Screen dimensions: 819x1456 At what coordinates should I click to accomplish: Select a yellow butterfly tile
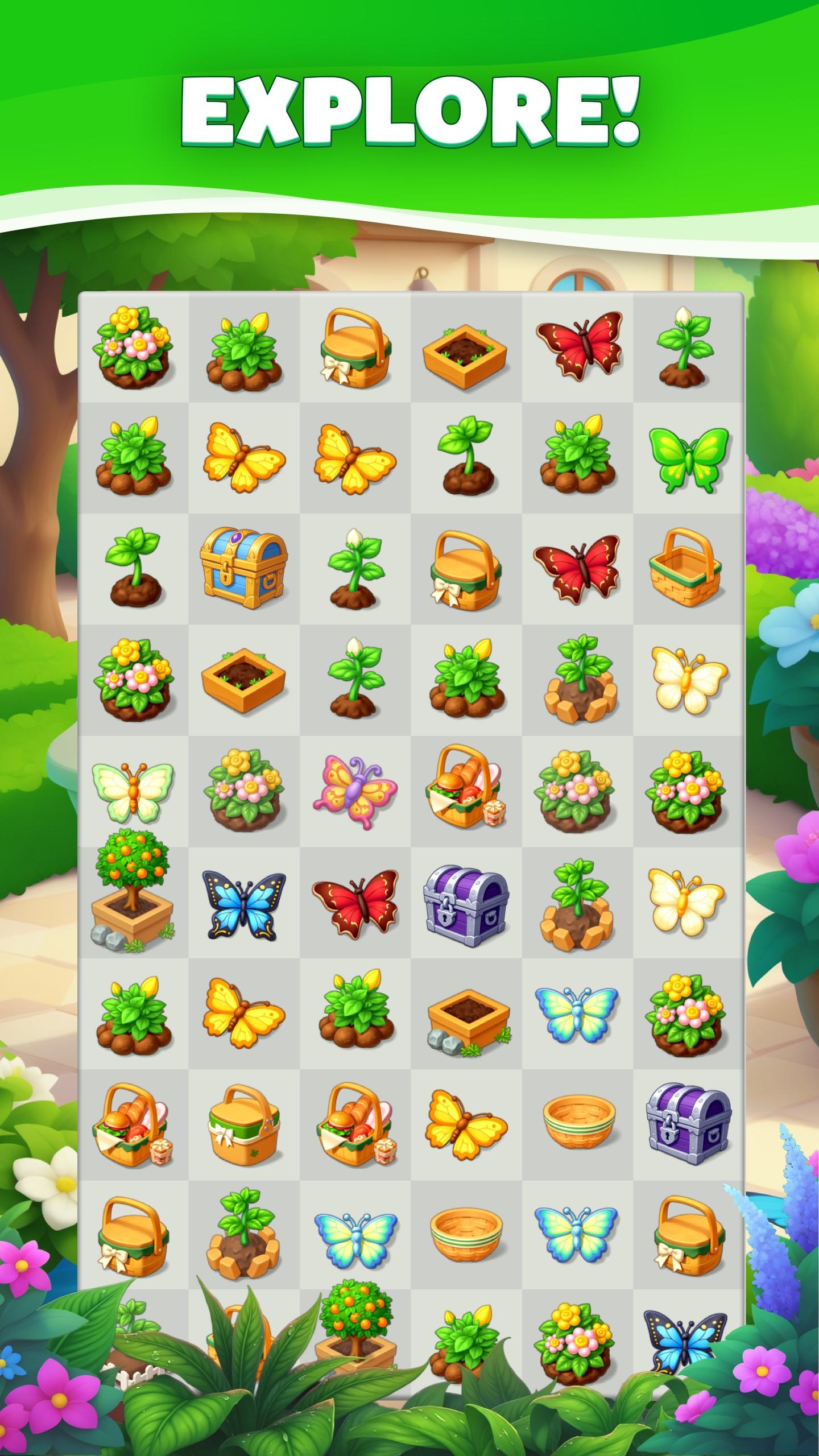click(243, 458)
